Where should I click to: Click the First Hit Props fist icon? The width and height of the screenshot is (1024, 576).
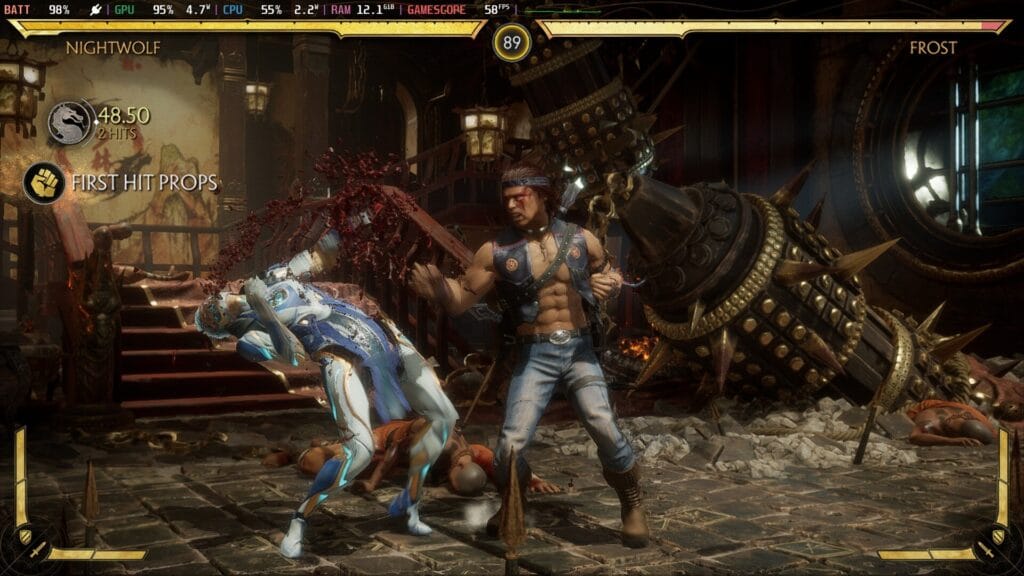click(x=44, y=183)
